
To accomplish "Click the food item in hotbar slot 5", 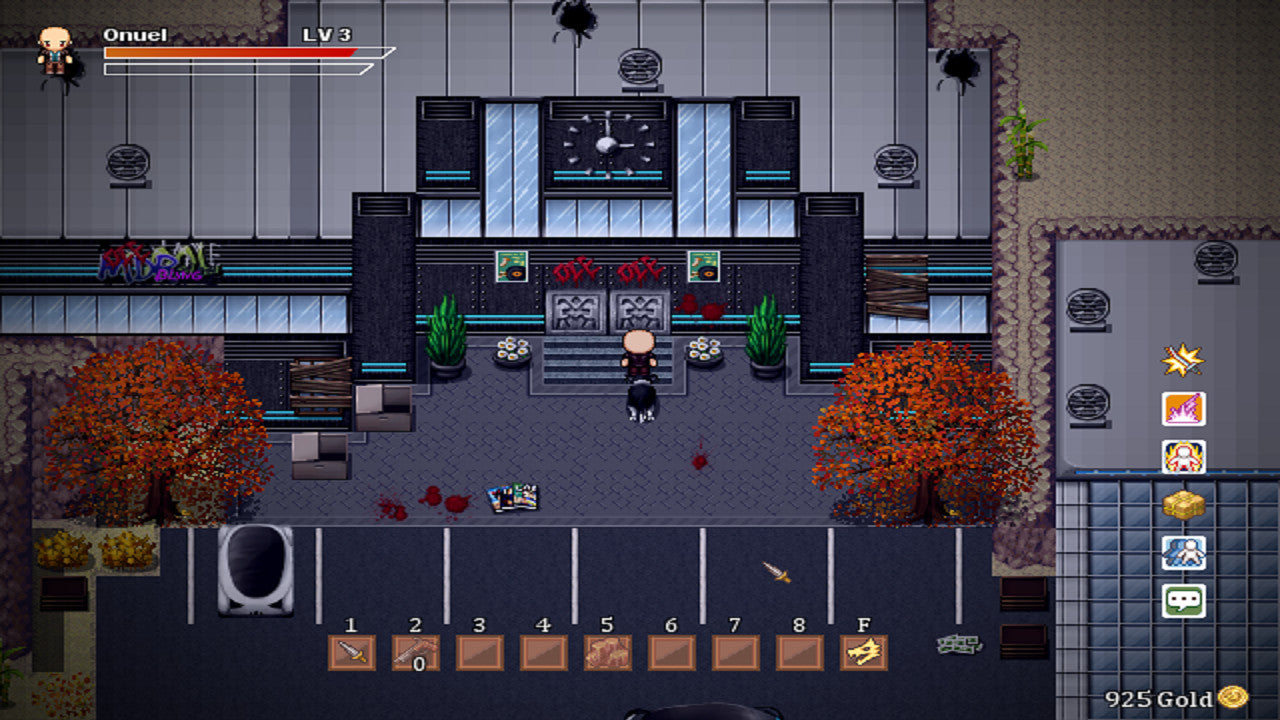I will point(608,651).
